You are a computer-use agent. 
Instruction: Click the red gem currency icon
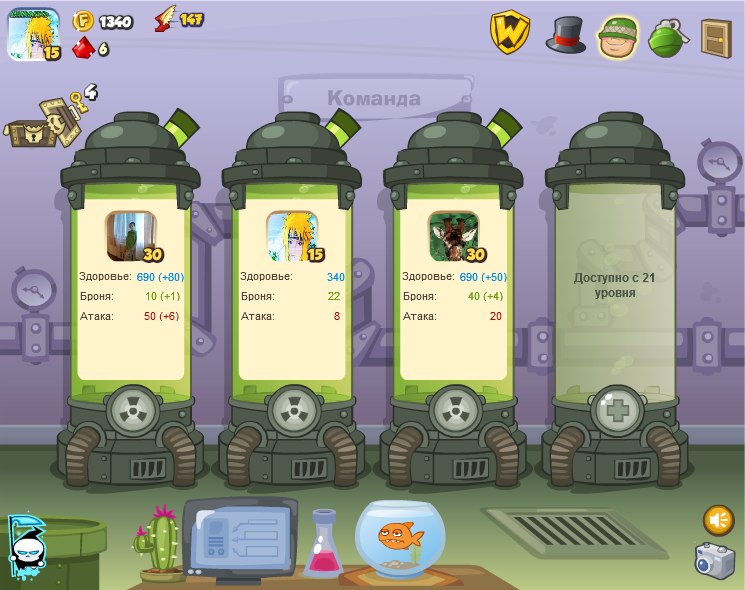point(83,48)
